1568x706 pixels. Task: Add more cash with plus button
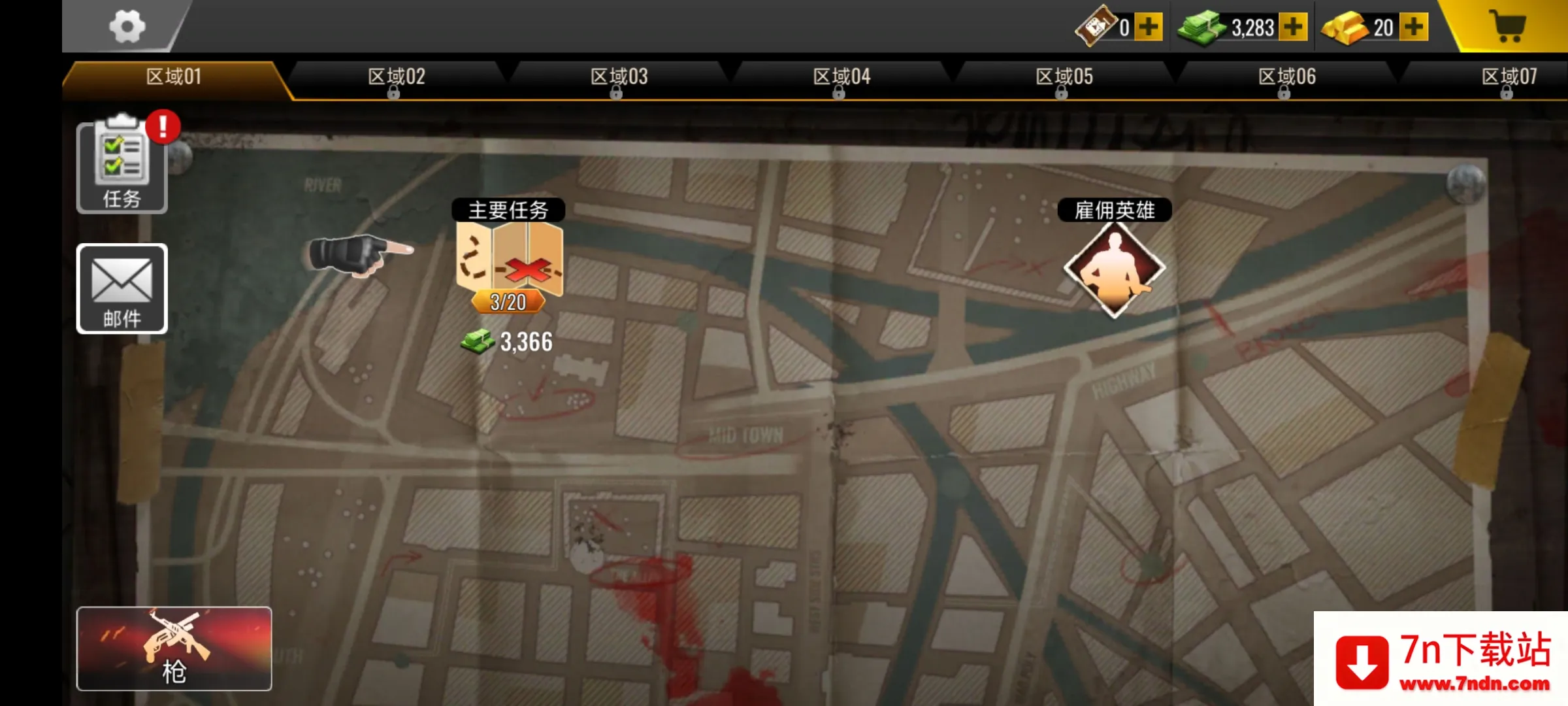click(1293, 27)
